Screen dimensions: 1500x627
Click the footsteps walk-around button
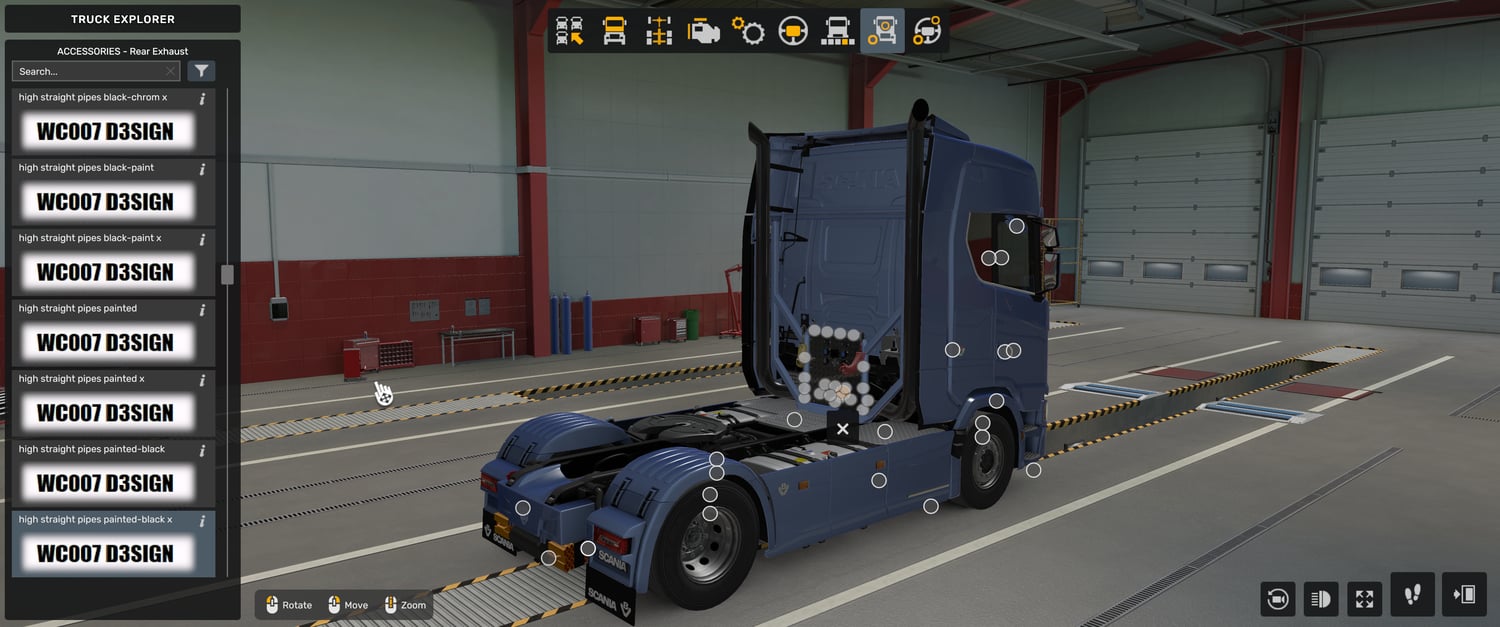[x=1412, y=595]
